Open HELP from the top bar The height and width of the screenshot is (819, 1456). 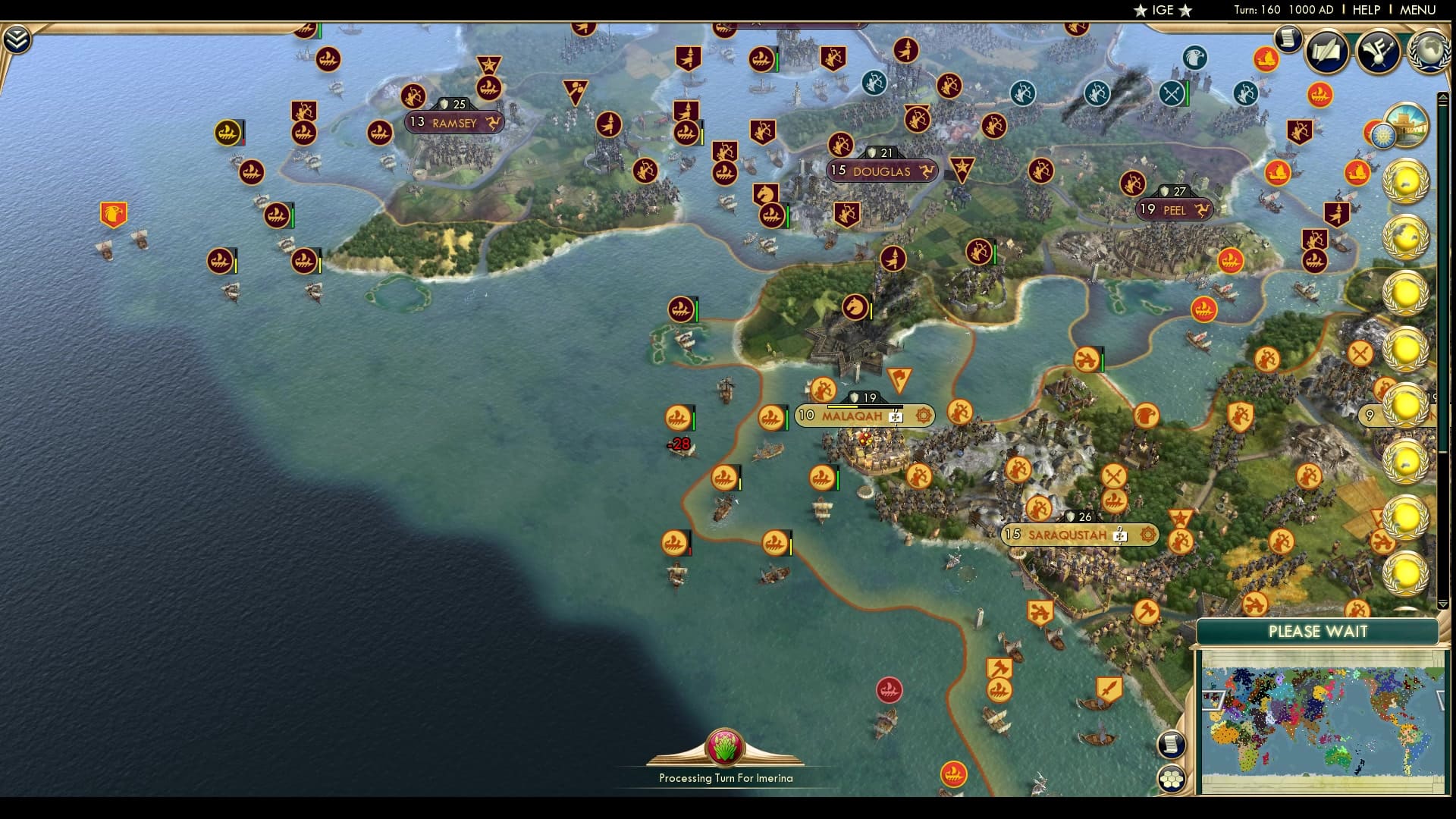[1365, 10]
